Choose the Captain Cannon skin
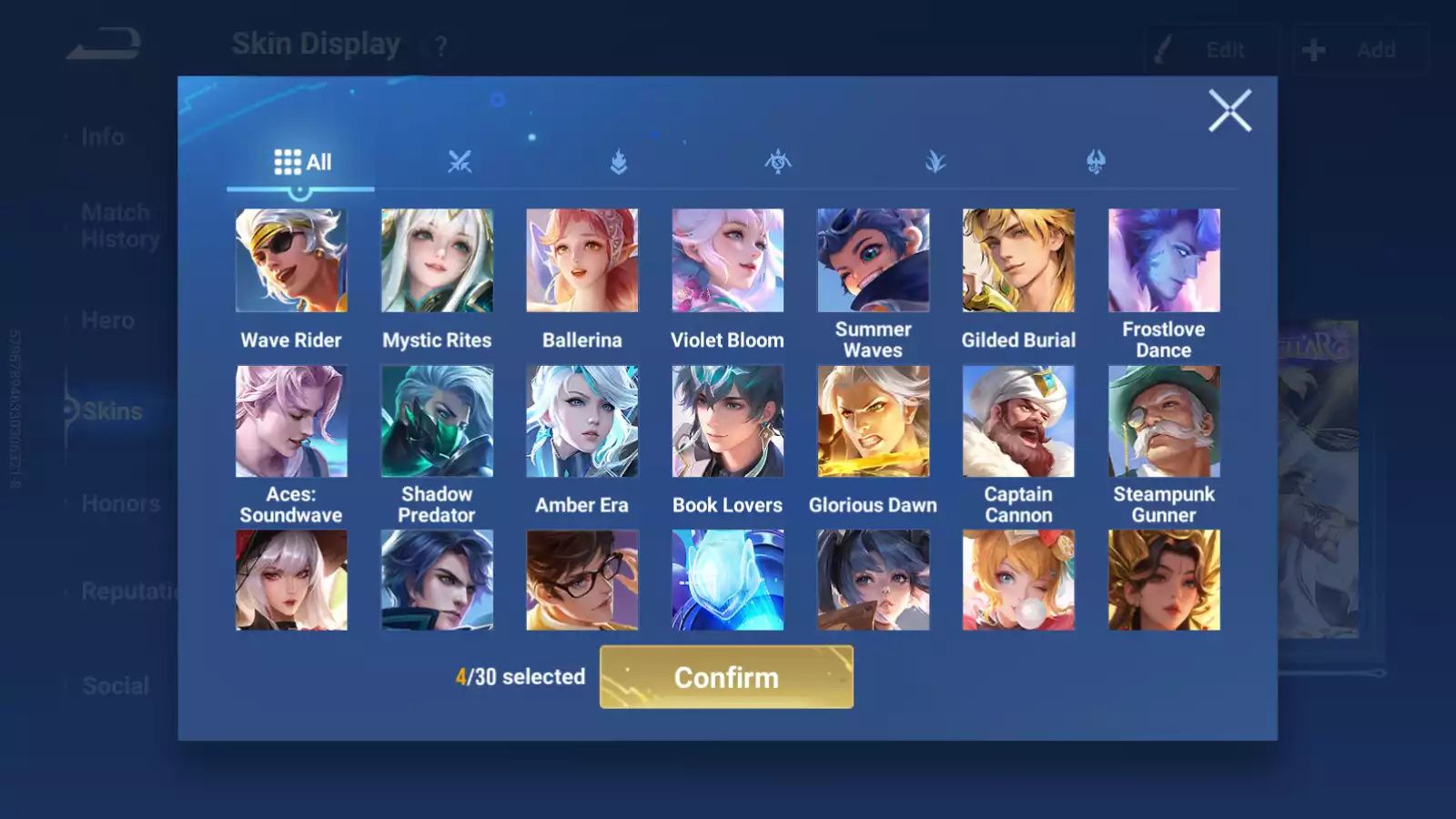The width and height of the screenshot is (1456, 819). coord(1018,421)
